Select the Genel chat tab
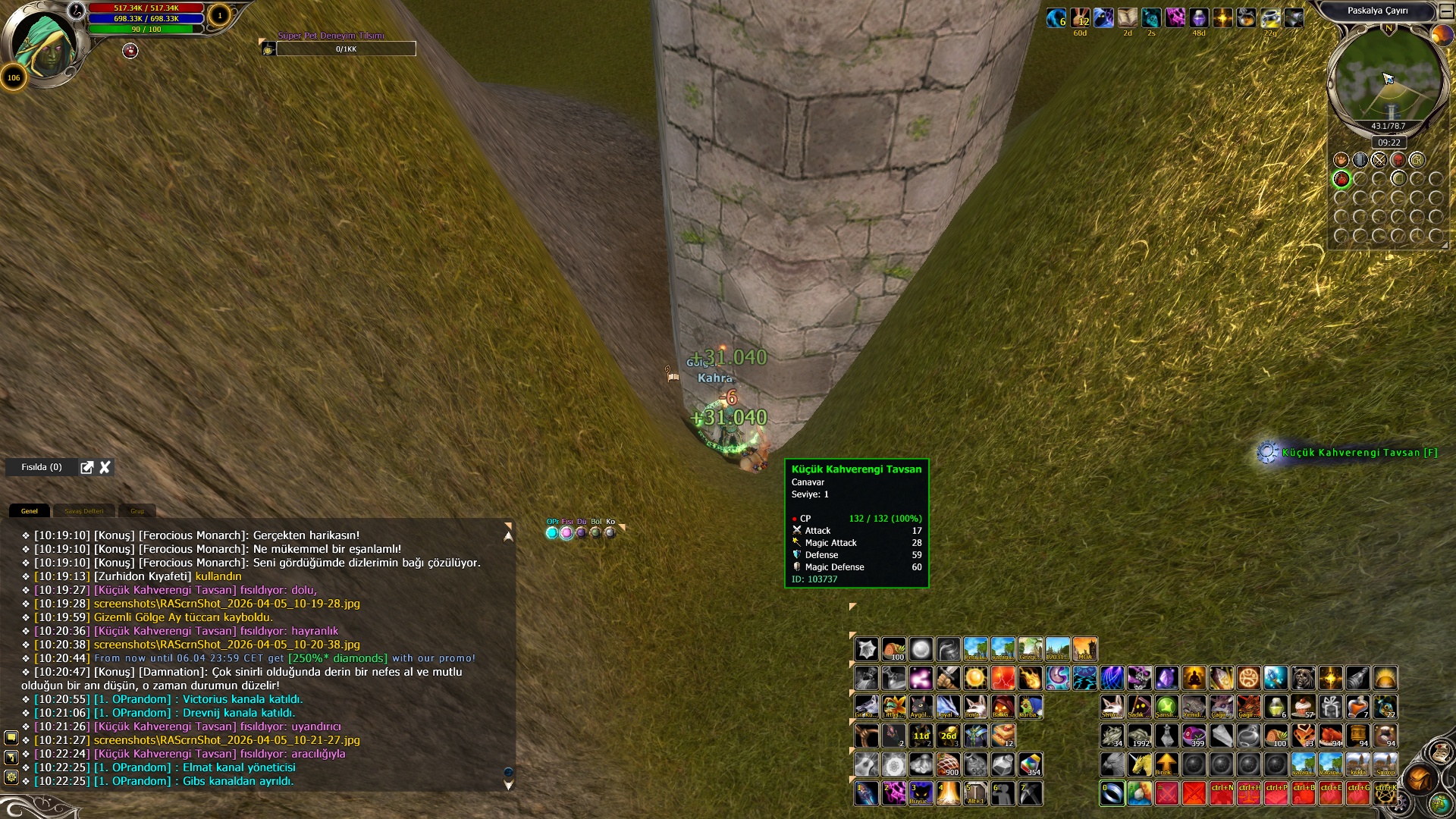 coord(30,511)
